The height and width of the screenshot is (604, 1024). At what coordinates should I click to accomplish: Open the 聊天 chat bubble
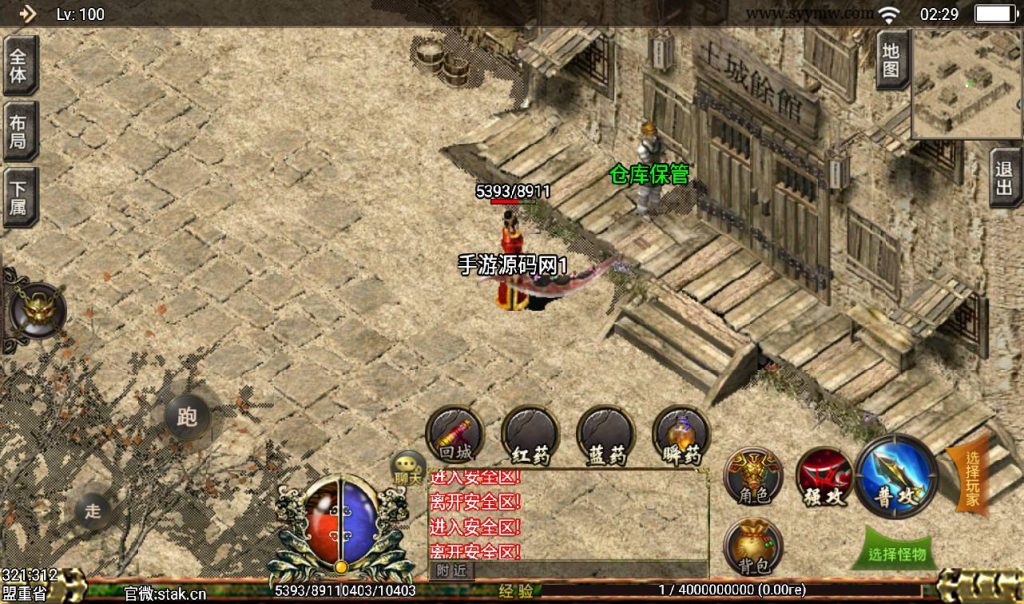click(408, 467)
